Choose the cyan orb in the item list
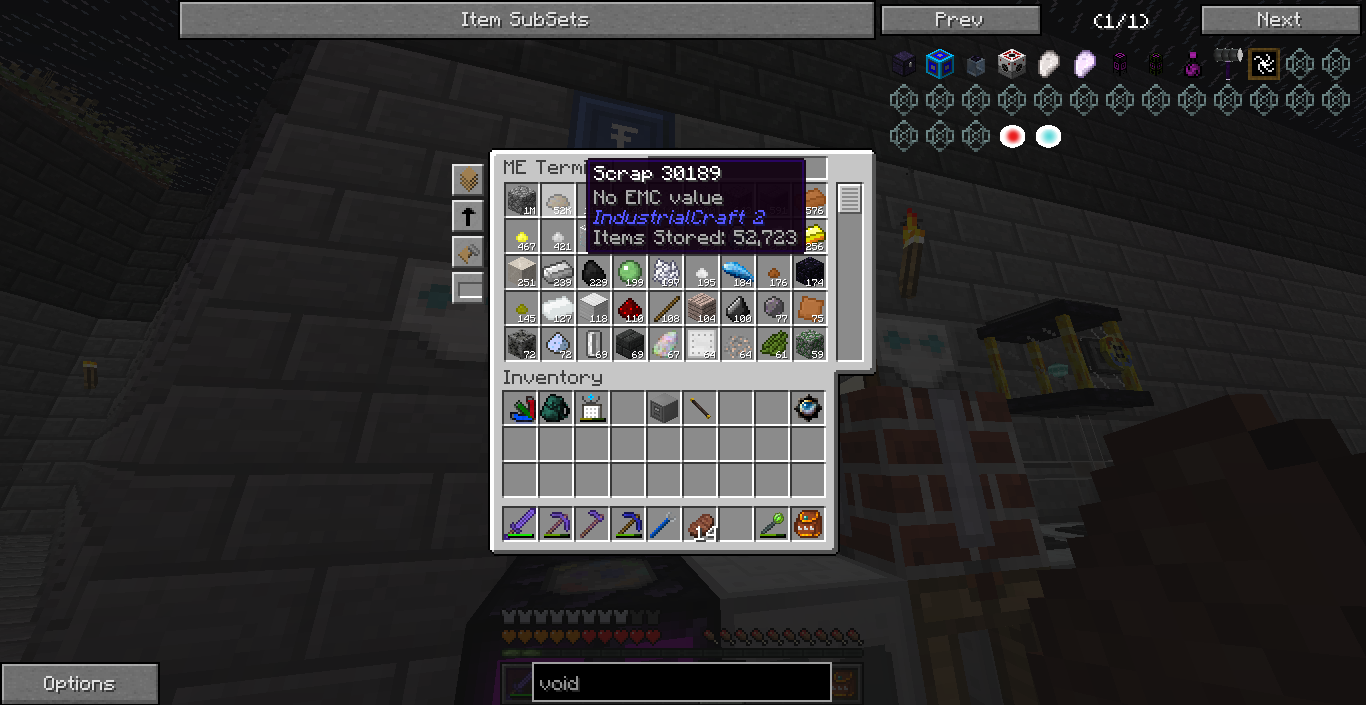Viewport: 1366px width, 705px height. (1048, 137)
